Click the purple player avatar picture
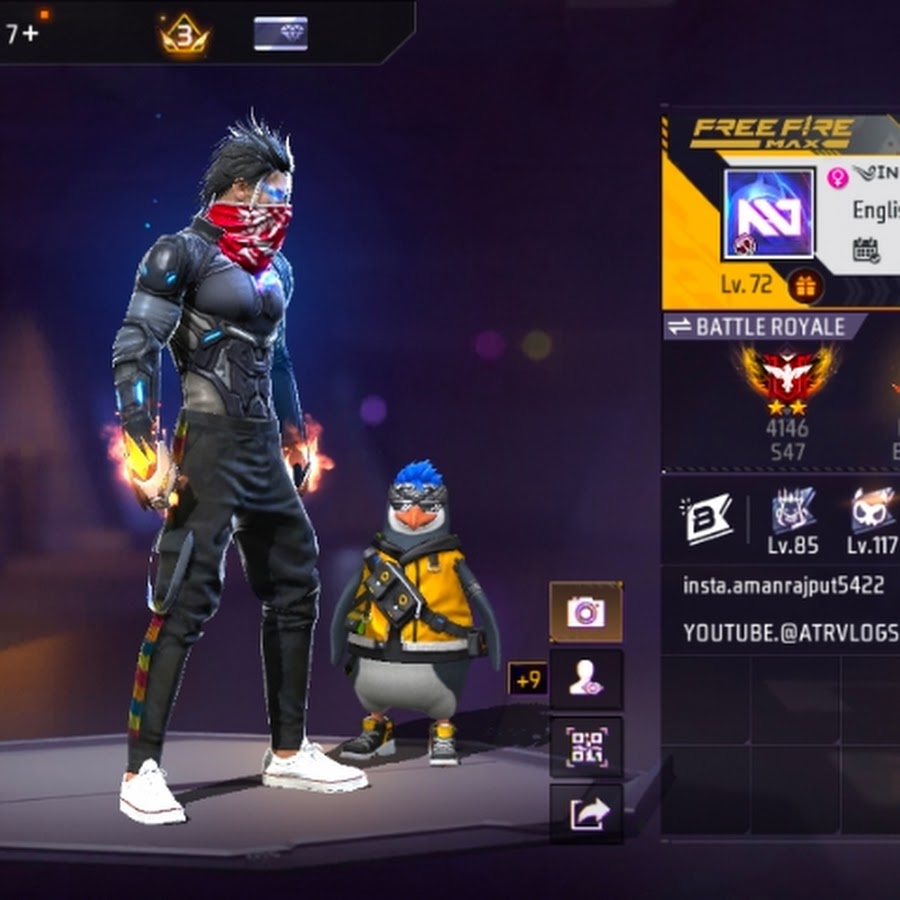900x900 pixels. pyautogui.click(x=768, y=214)
